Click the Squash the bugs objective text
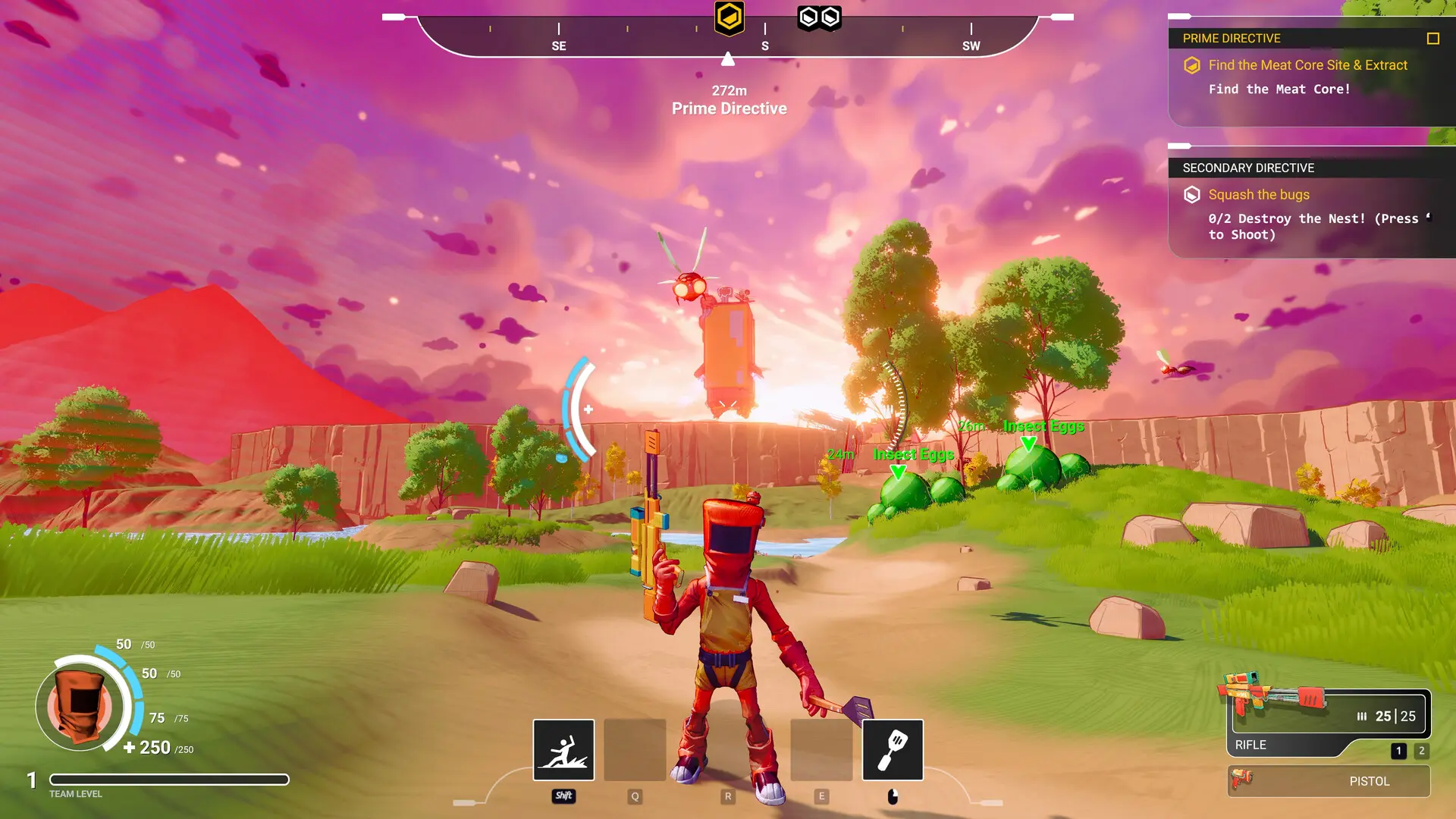The width and height of the screenshot is (1456, 819). coord(1259,194)
